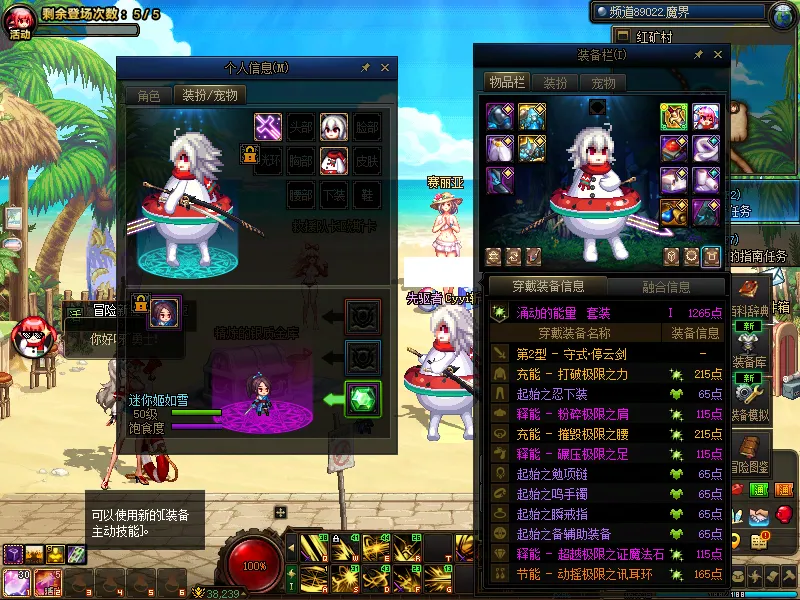Show the 穿戴装备信息 tab
This screenshot has width=800, height=600.
[548, 287]
